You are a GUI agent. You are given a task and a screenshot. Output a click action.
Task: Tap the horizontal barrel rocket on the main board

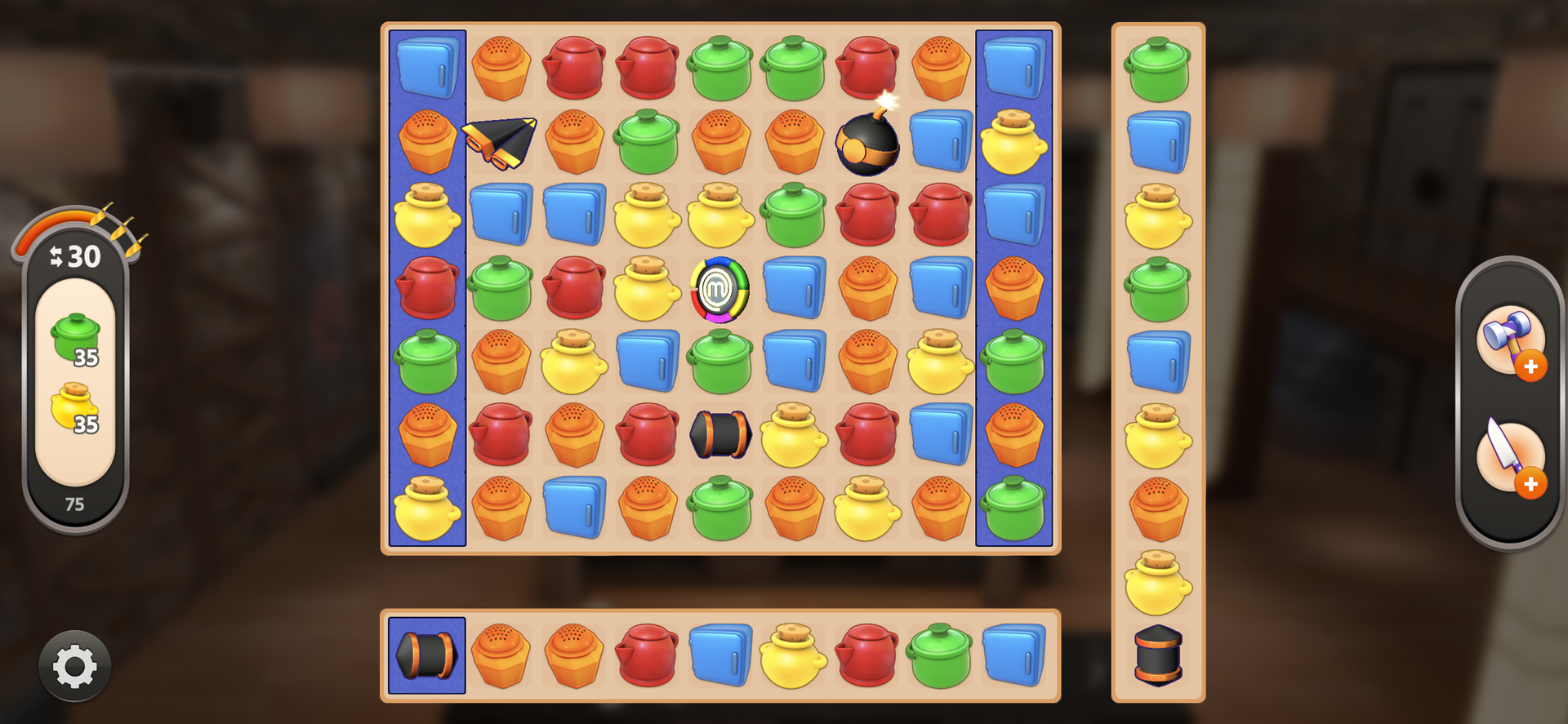click(x=719, y=434)
